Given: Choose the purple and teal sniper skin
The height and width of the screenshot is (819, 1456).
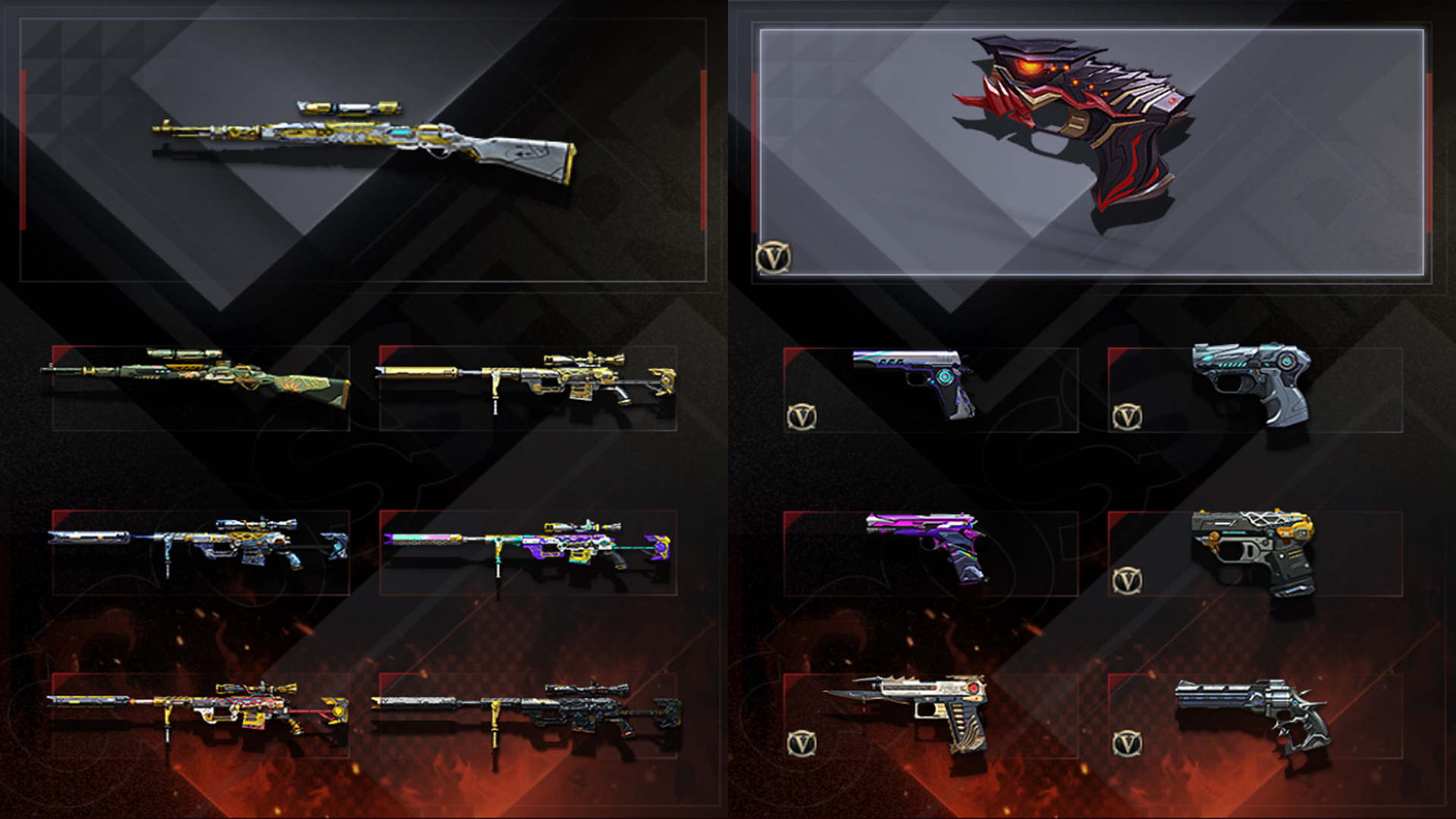Looking at the screenshot, I should [527, 546].
